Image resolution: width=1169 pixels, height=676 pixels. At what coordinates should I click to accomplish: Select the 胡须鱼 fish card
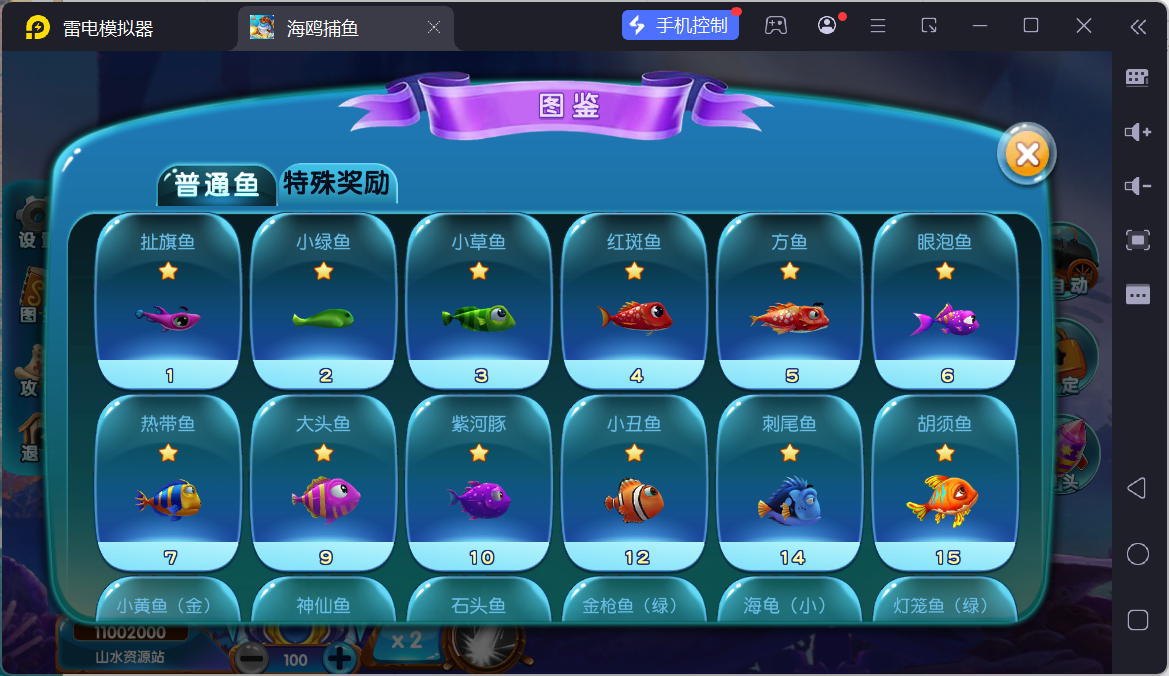click(945, 482)
